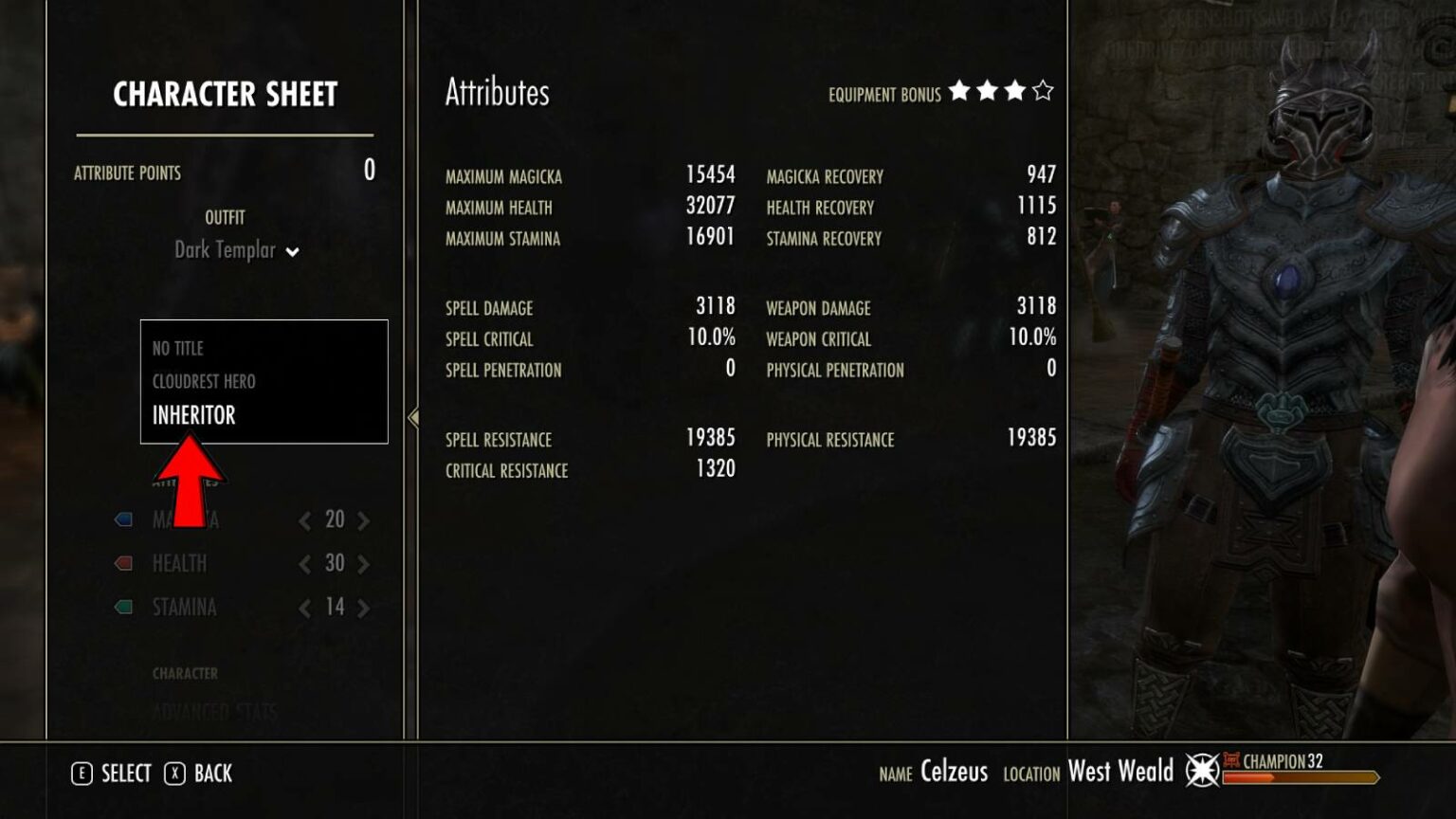1456x819 pixels.
Task: Select the CLOUDREST HERO title
Action: tap(205, 381)
